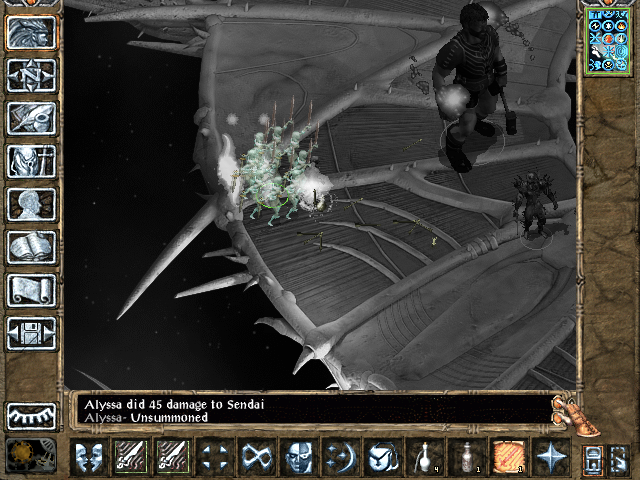The image size is (640, 480).
Task: Activate the two-masks dialogue action
Action: coord(88,457)
